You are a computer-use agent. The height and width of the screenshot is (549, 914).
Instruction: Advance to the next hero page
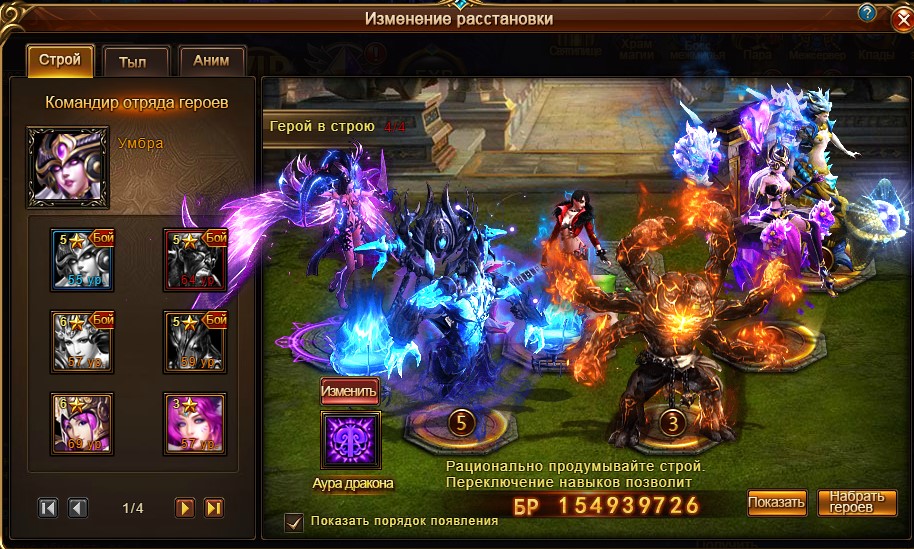185,508
